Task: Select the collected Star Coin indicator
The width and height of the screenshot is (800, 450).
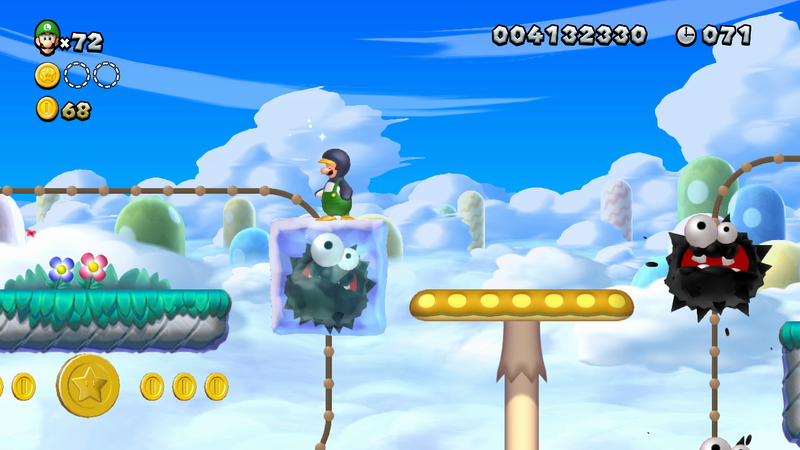Action: pos(47,74)
